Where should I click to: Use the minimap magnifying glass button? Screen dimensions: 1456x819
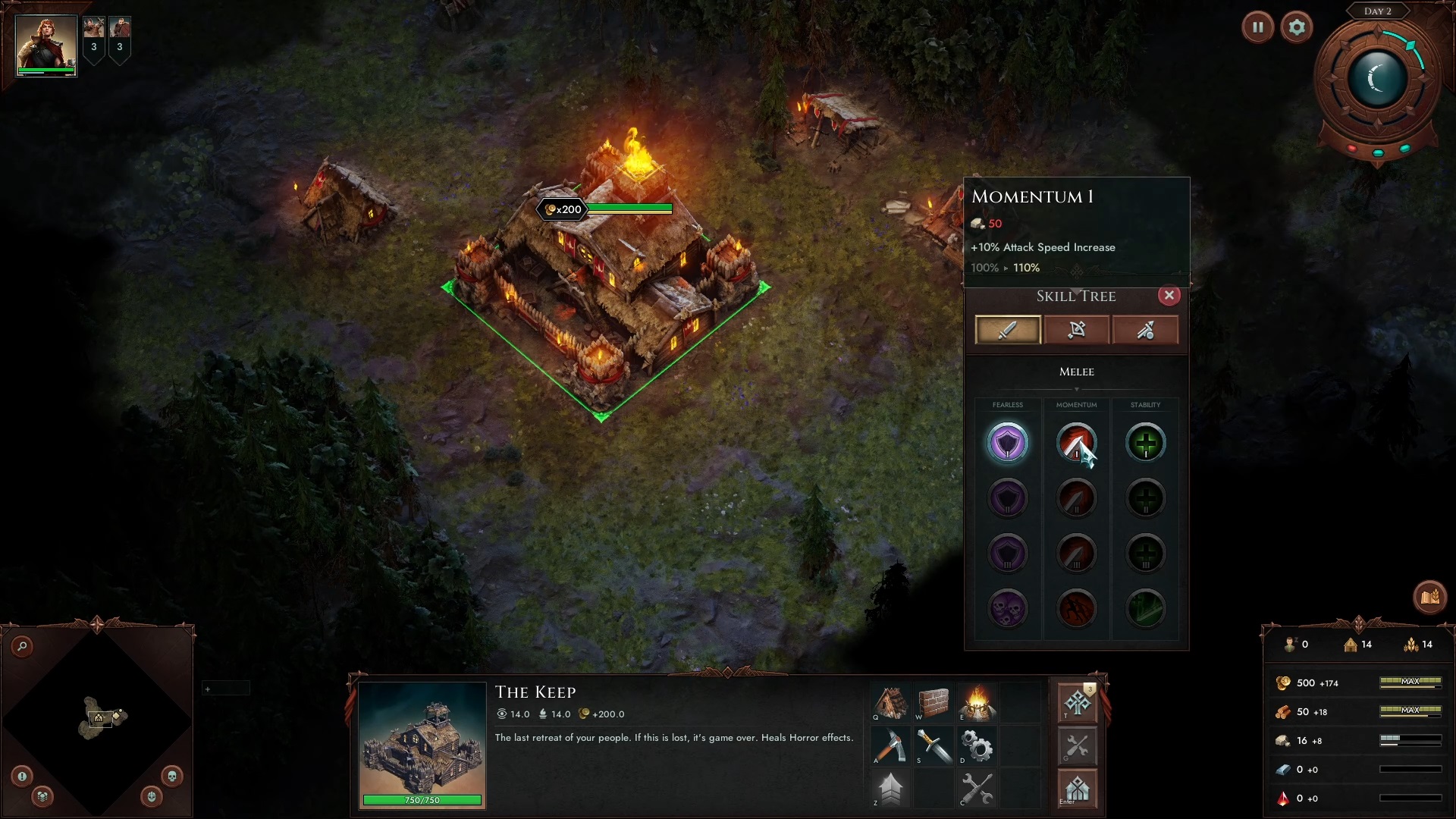[x=23, y=646]
